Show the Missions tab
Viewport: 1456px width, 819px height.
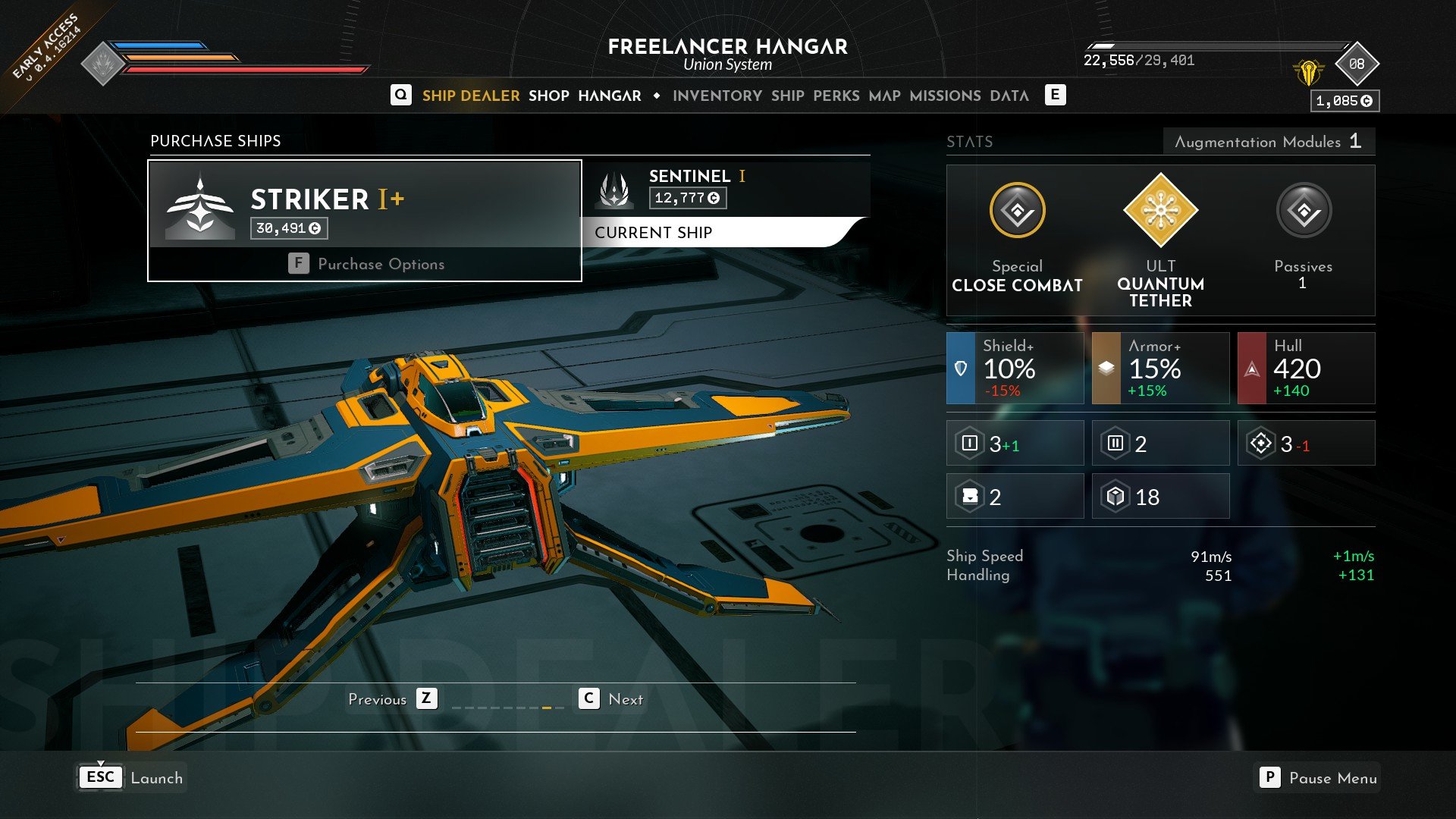click(x=945, y=96)
